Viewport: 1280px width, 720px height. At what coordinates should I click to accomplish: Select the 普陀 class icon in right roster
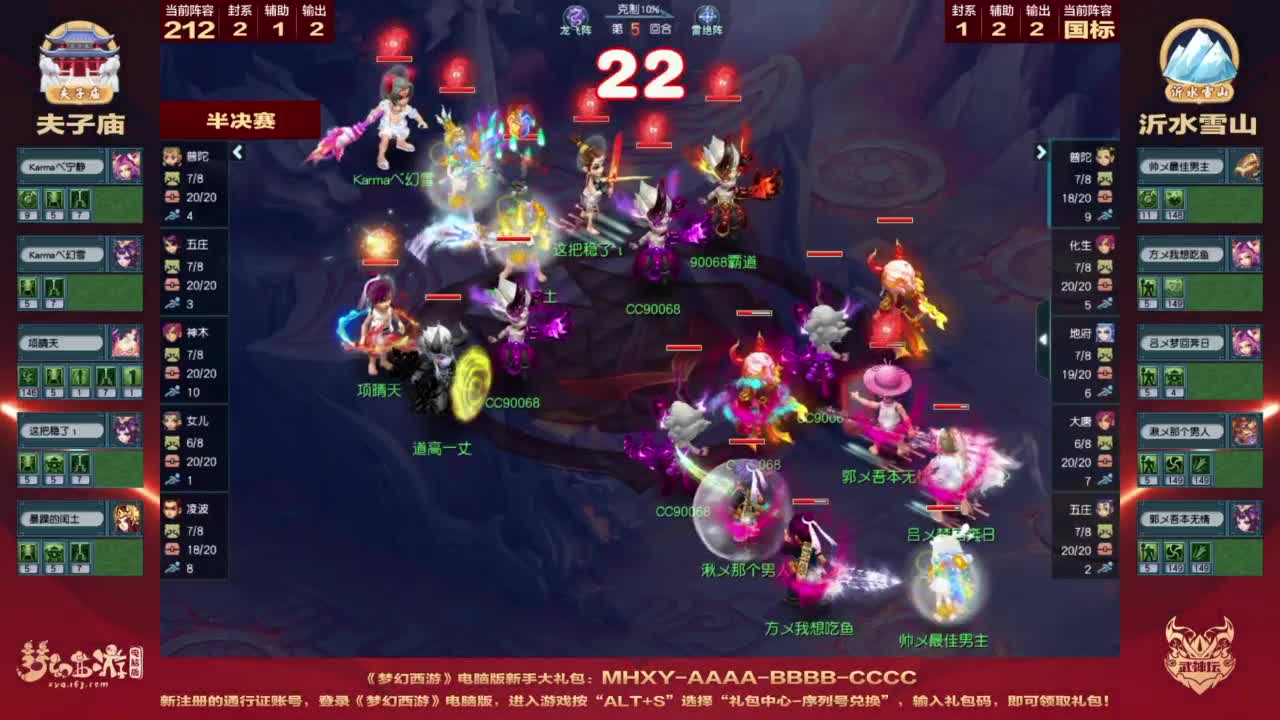pyautogui.click(x=1105, y=157)
